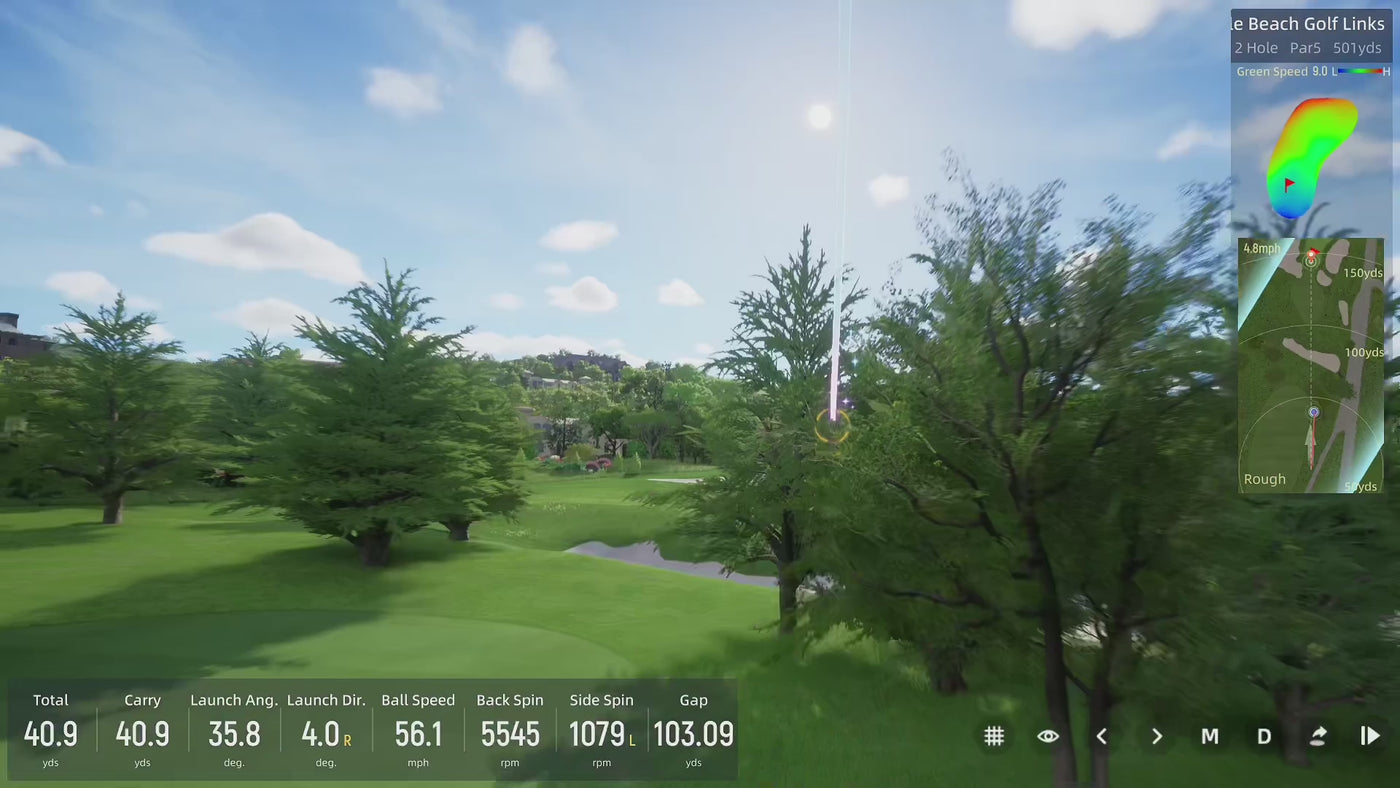The image size is (1400, 788).
Task: Click the Rough lie indicator tab
Action: click(1264, 478)
